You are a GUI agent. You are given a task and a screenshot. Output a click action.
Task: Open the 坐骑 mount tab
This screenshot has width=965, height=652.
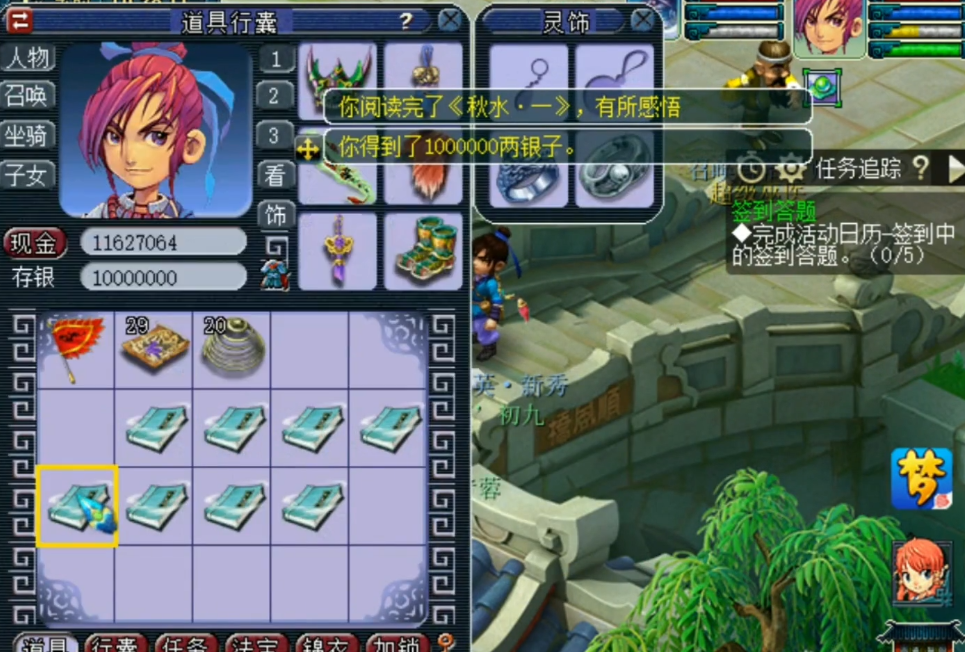coord(28,136)
